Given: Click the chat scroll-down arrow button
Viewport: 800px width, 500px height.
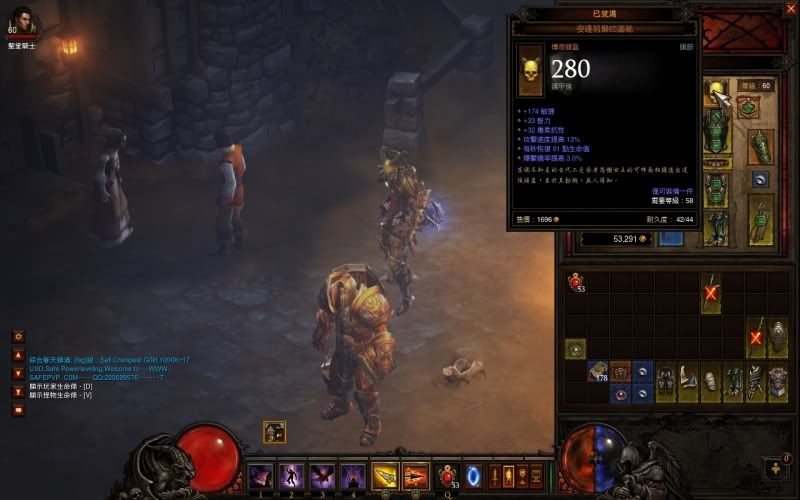Looking at the screenshot, I should pyautogui.click(x=18, y=373).
